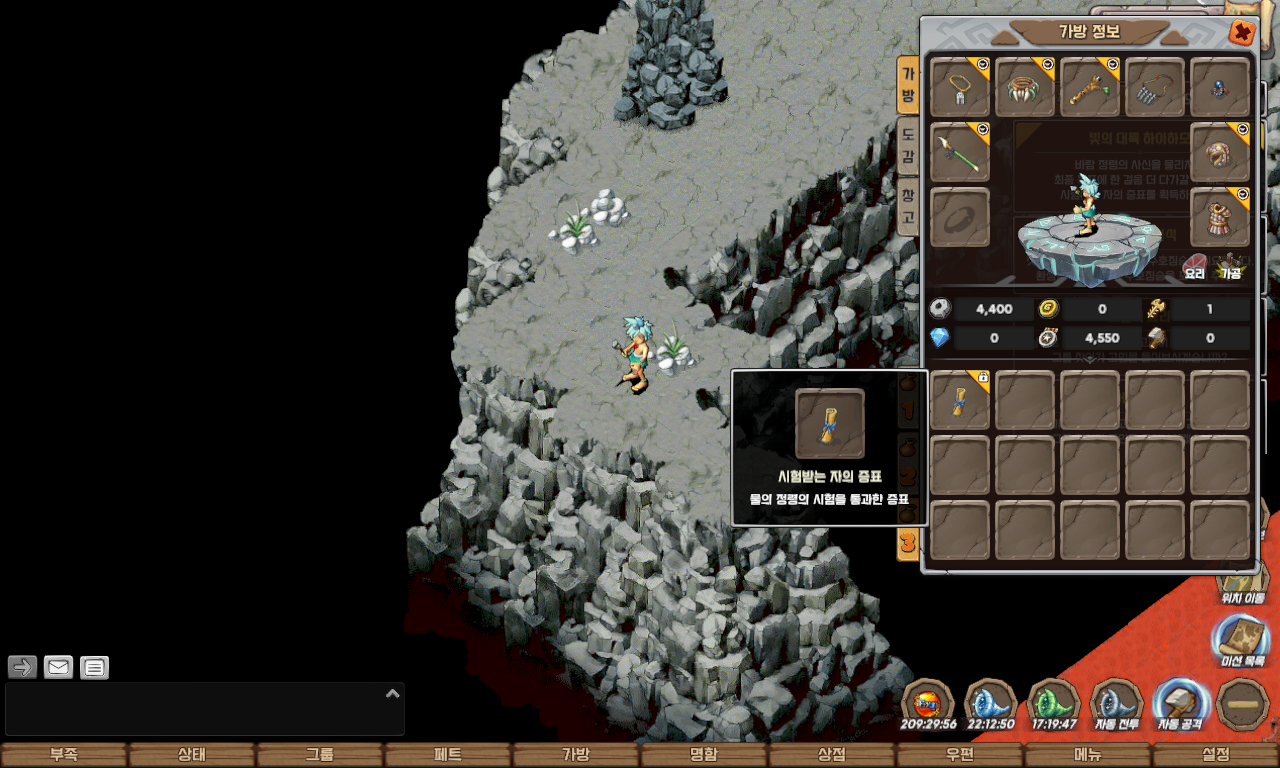Open 요리 cooking
Viewport: 1280px width, 768px height.
[x=1195, y=267]
